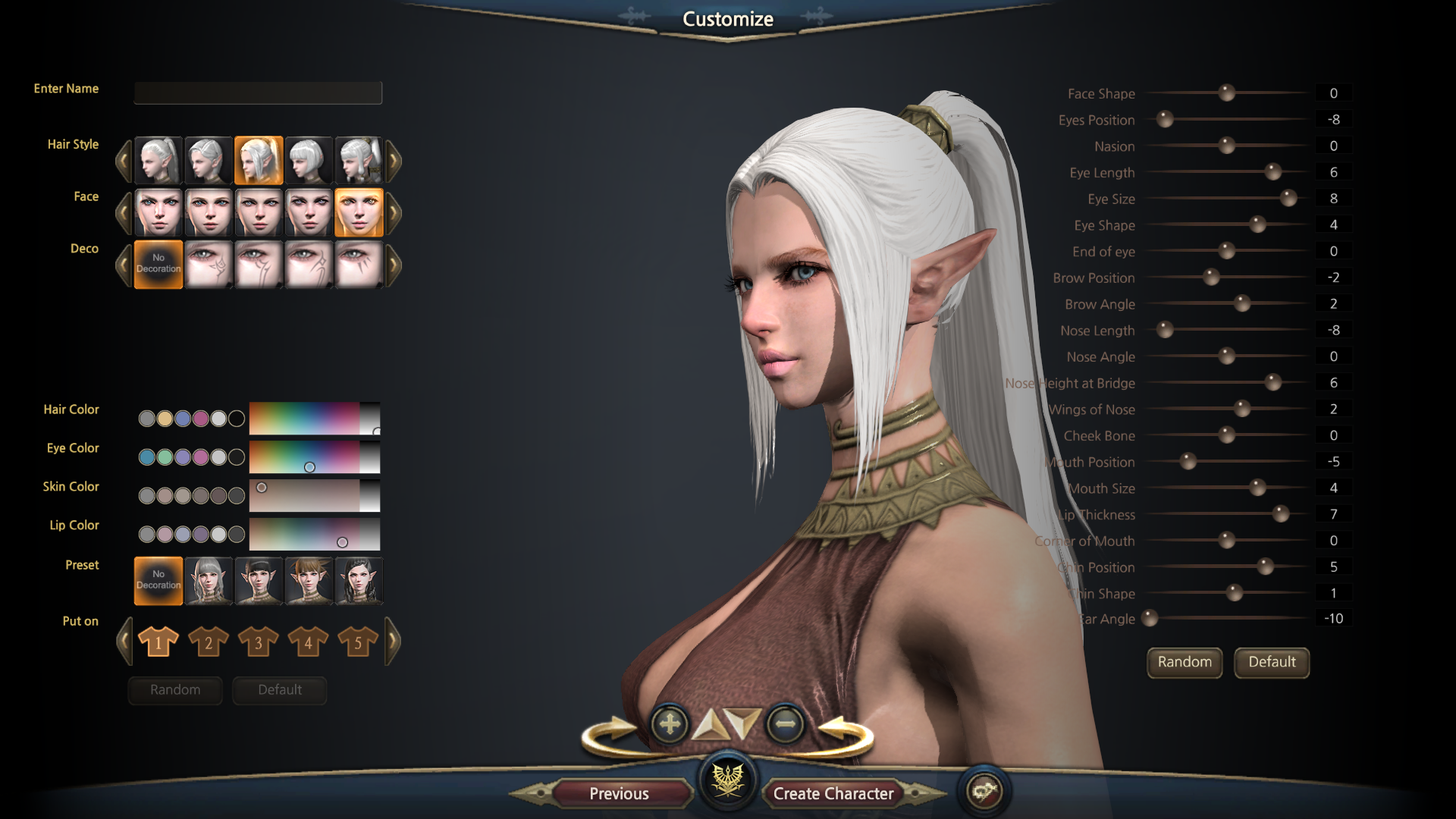Pick the pink Hair Color swatch
The image size is (1456, 819).
coord(200,419)
